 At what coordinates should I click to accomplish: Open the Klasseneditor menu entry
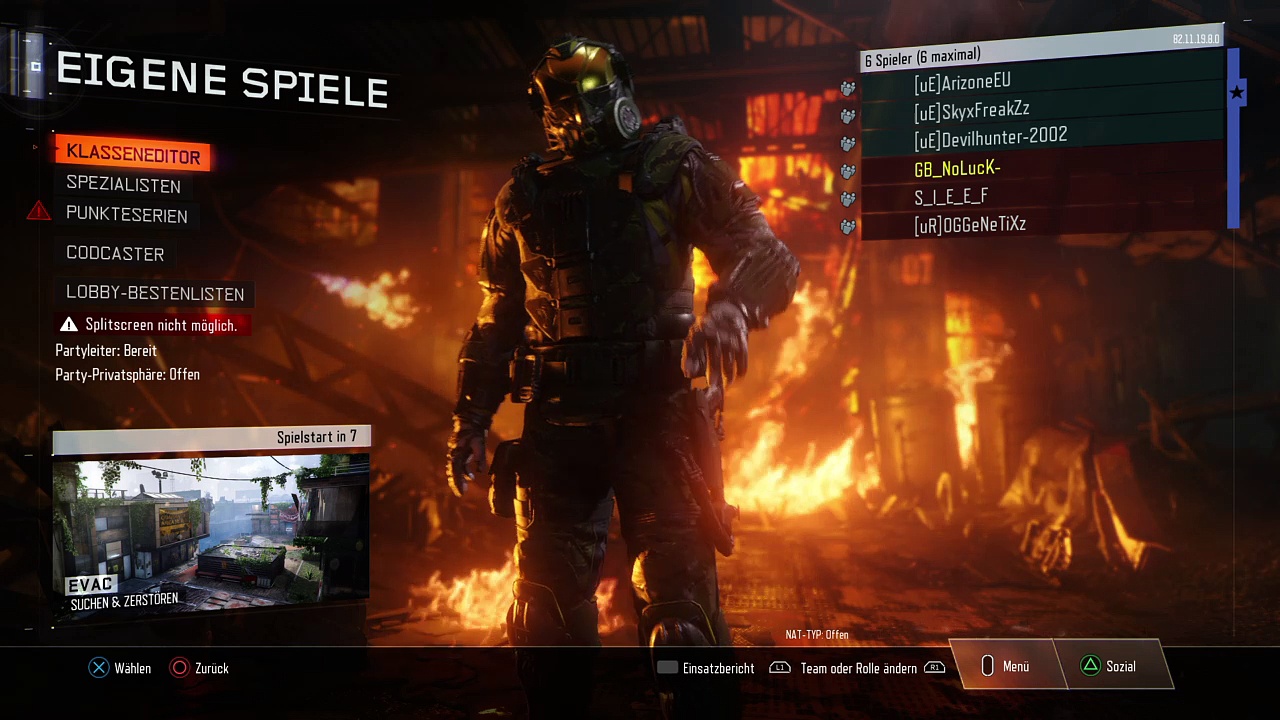tap(133, 154)
